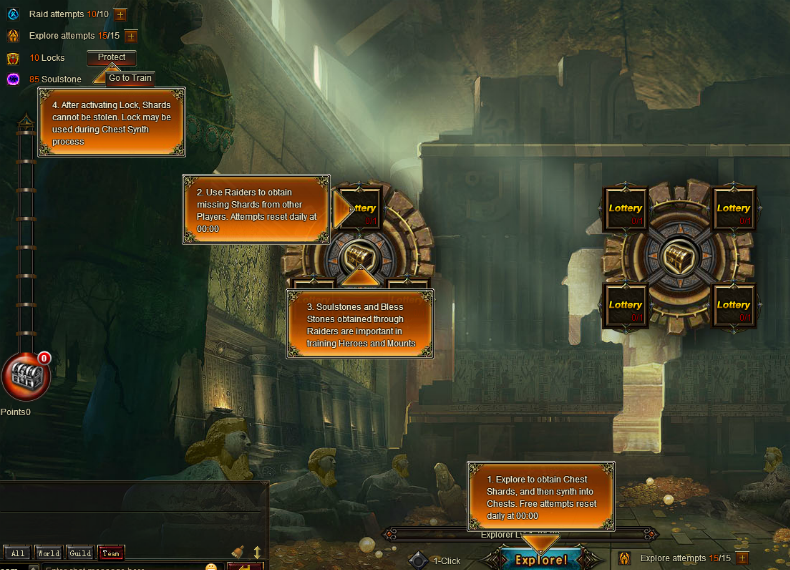Start exploring with the Explore! button
Image resolution: width=790 pixels, height=570 pixels.
point(541,559)
